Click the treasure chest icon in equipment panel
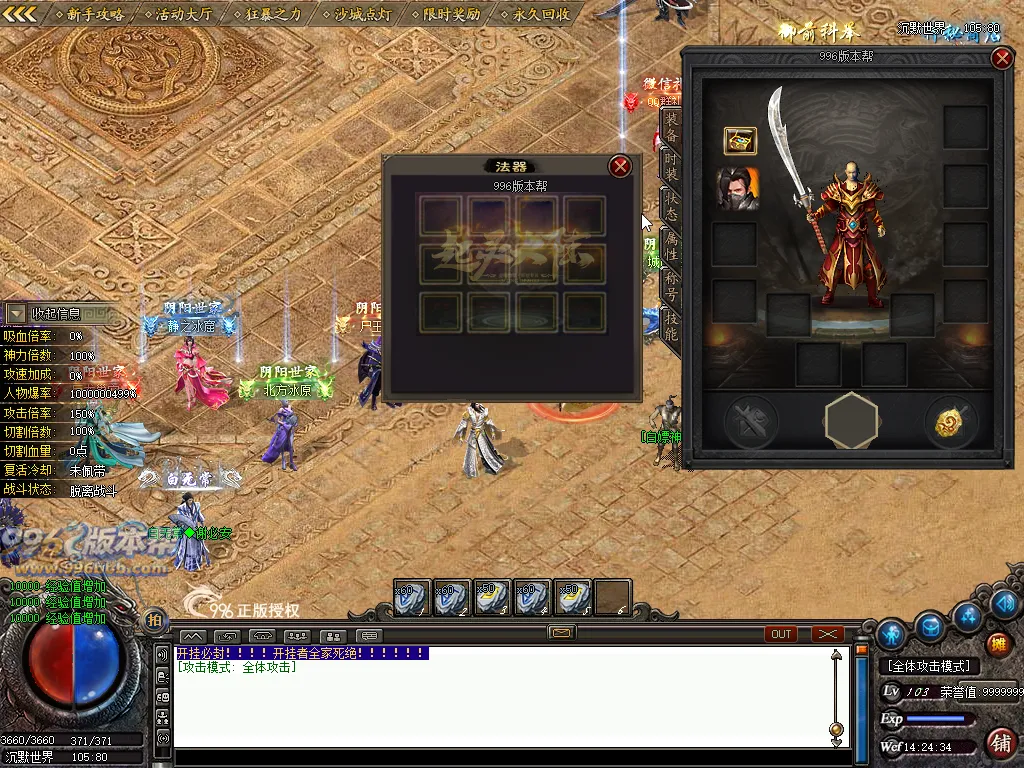 pyautogui.click(x=740, y=142)
